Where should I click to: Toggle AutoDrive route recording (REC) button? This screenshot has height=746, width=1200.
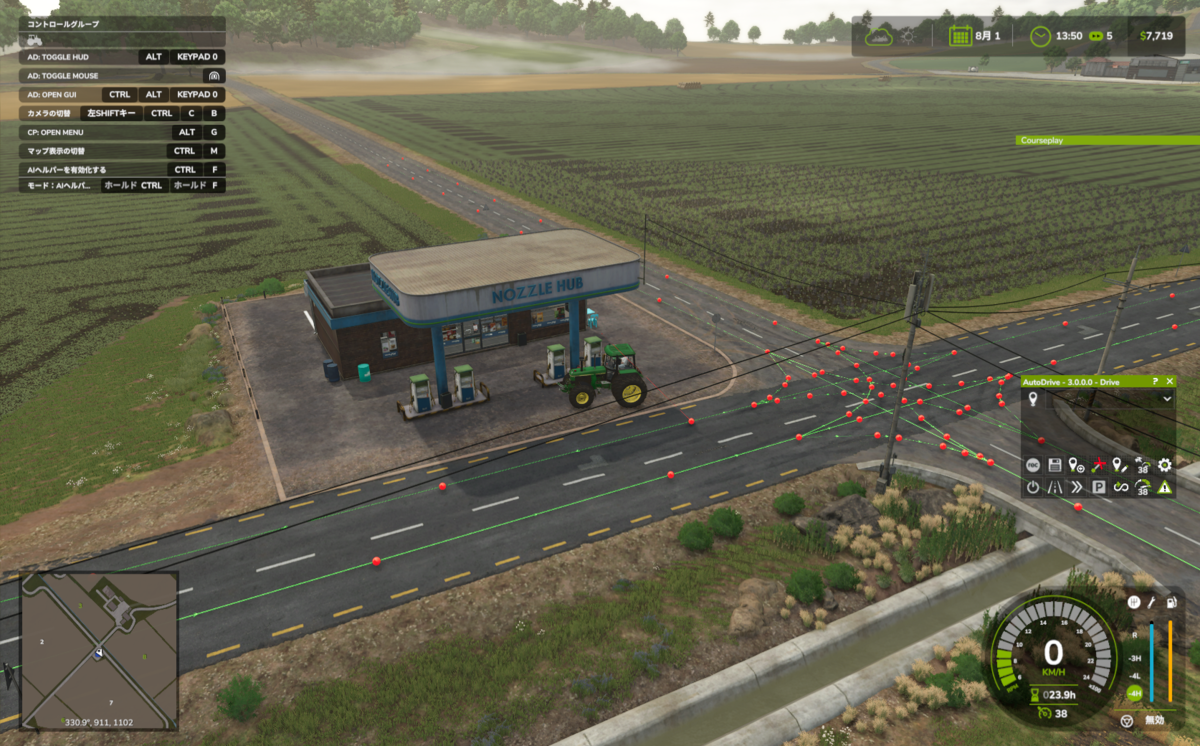coord(1033,465)
